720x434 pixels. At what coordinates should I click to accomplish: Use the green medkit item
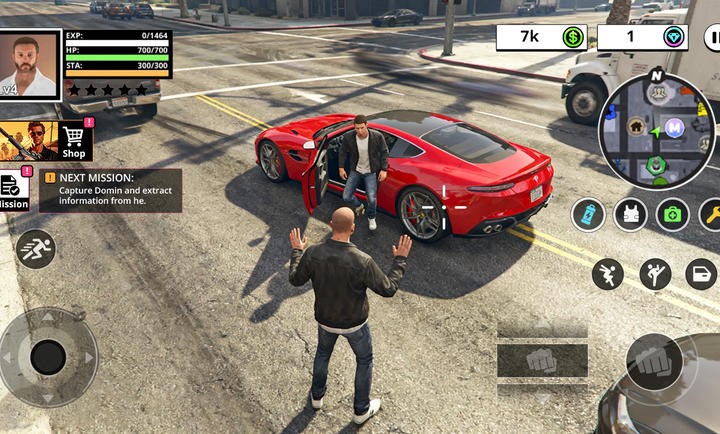tap(672, 214)
